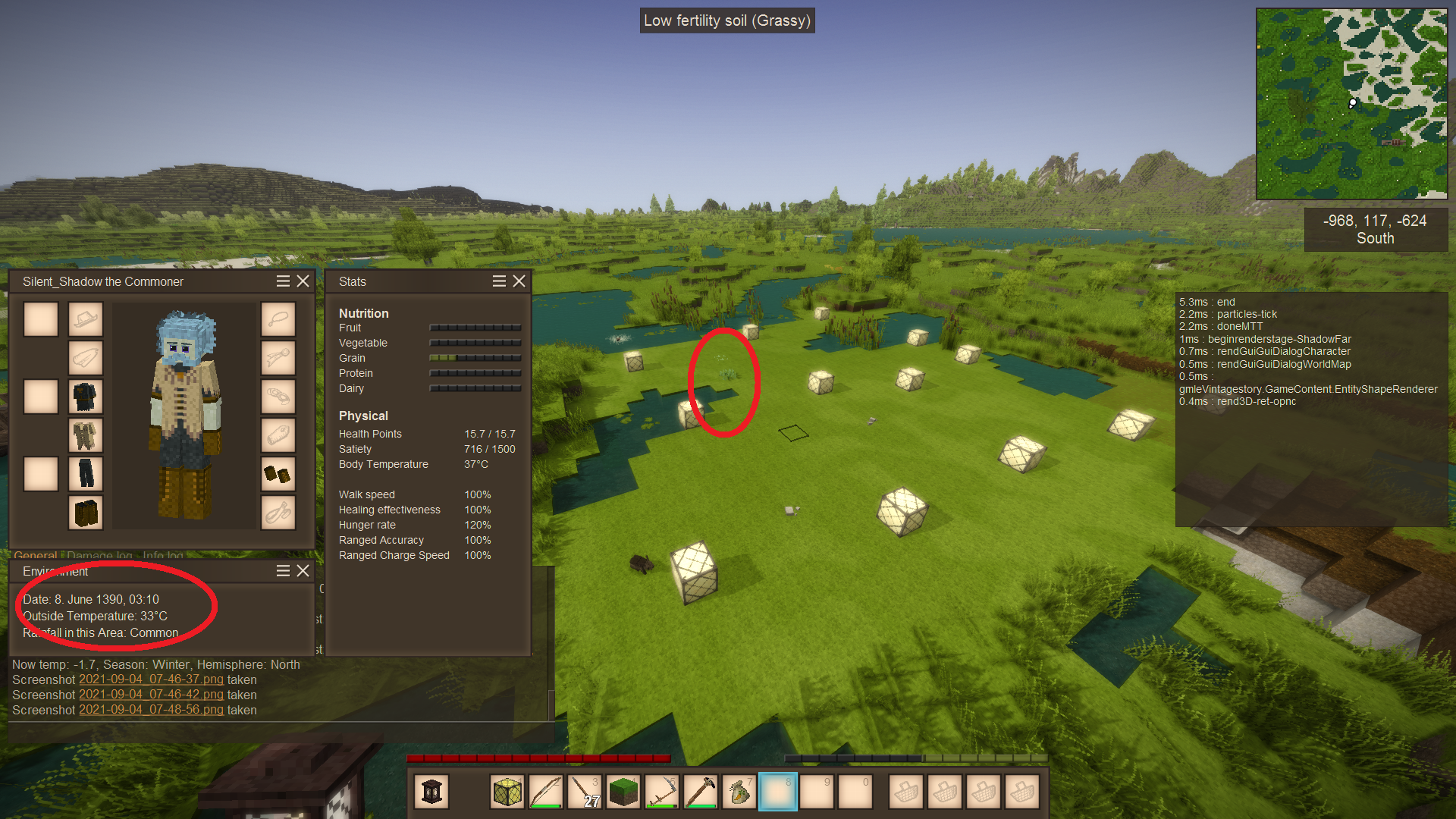Select the carrot seed bag slot

pos(739,792)
